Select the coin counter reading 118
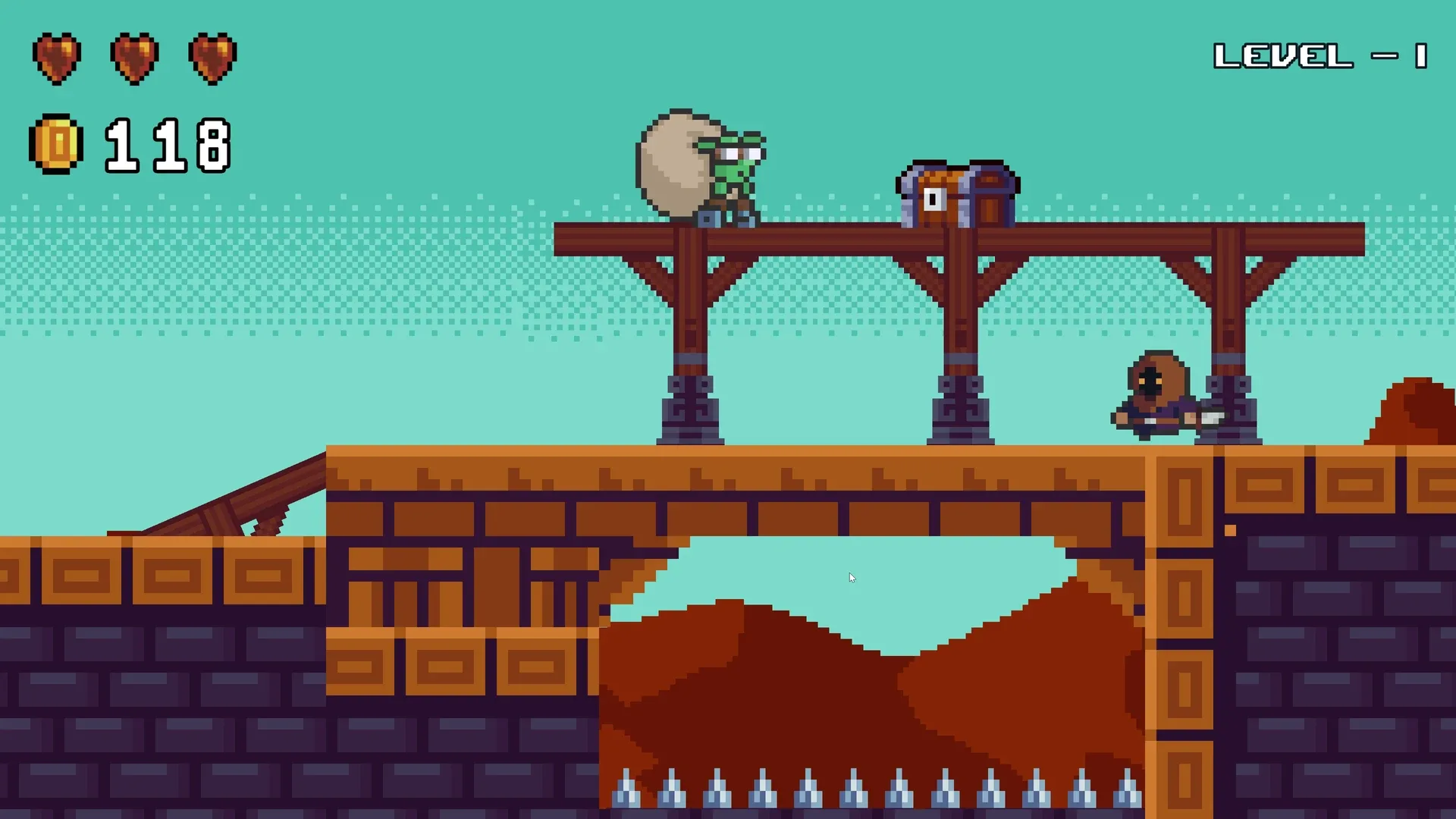The width and height of the screenshot is (1456, 819). 168,146
